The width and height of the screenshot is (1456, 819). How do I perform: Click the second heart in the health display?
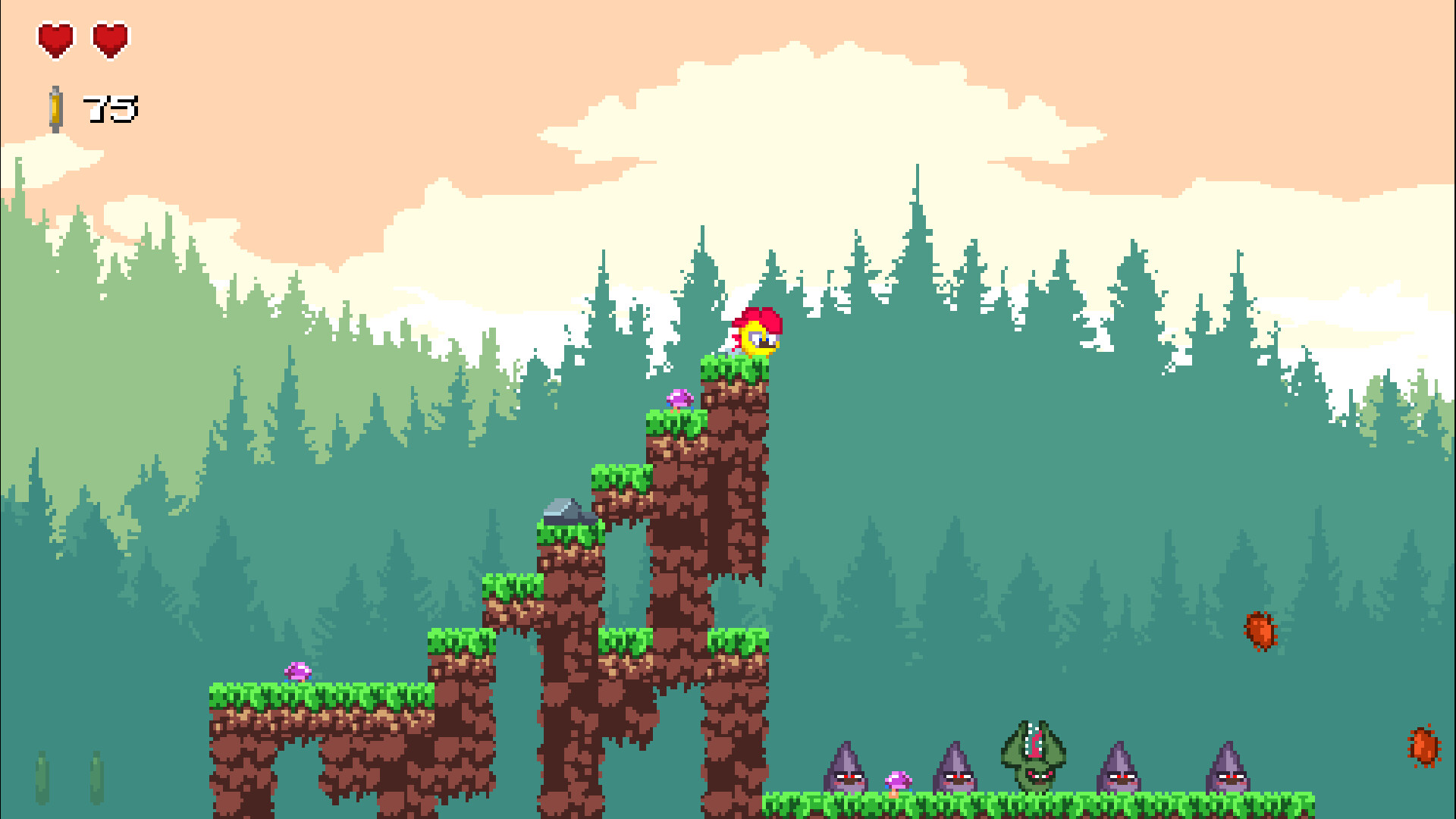click(112, 39)
